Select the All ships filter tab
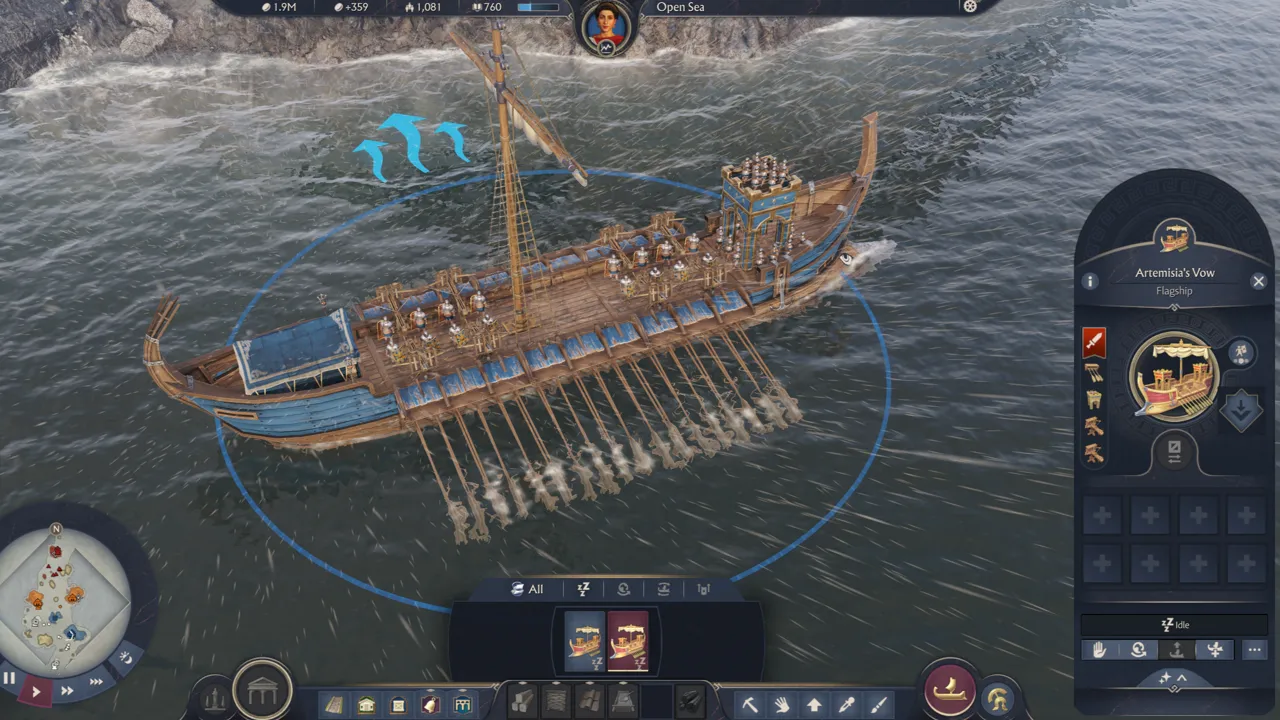The height and width of the screenshot is (720, 1280). click(528, 589)
